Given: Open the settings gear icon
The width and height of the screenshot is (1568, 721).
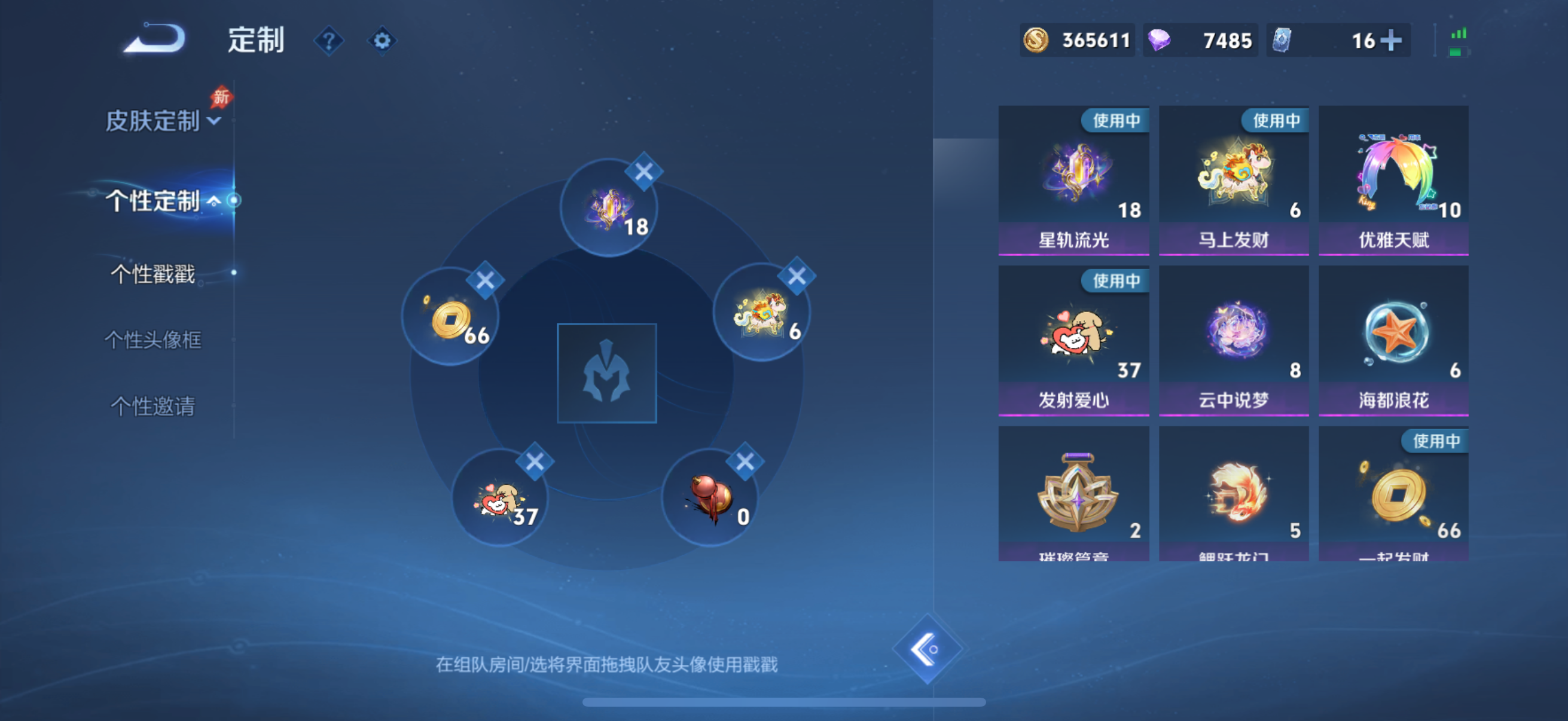Looking at the screenshot, I should [x=382, y=40].
